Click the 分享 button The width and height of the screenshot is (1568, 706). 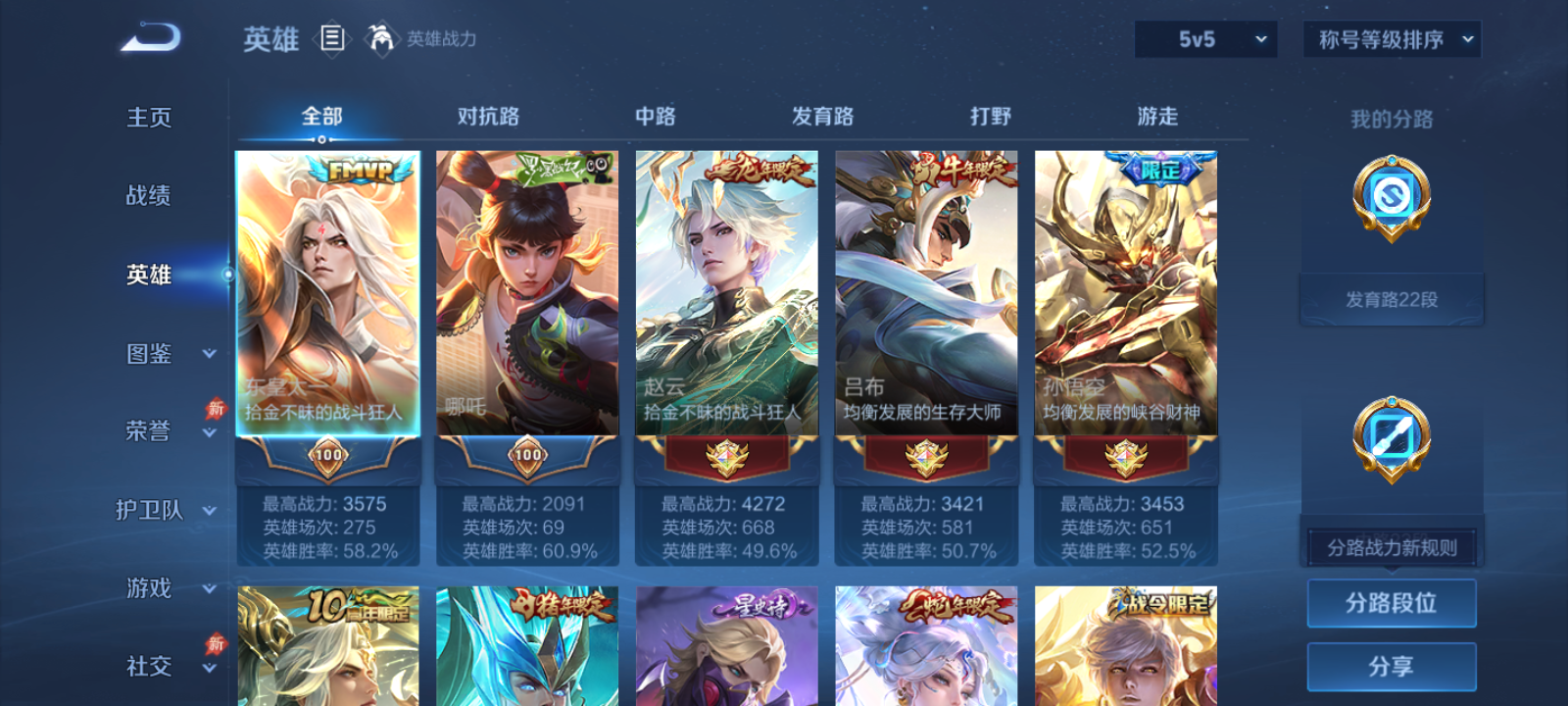1392,665
